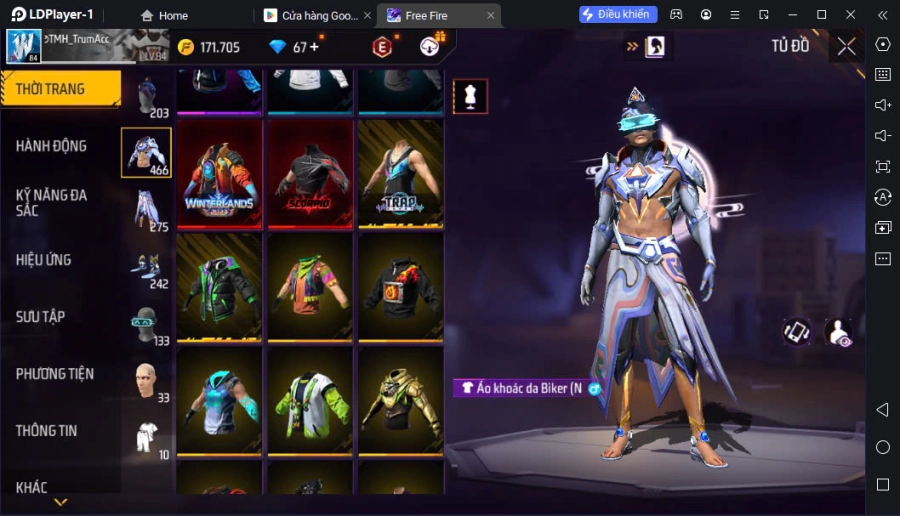Select the TRAP tank top
The height and width of the screenshot is (516, 900).
(x=400, y=176)
